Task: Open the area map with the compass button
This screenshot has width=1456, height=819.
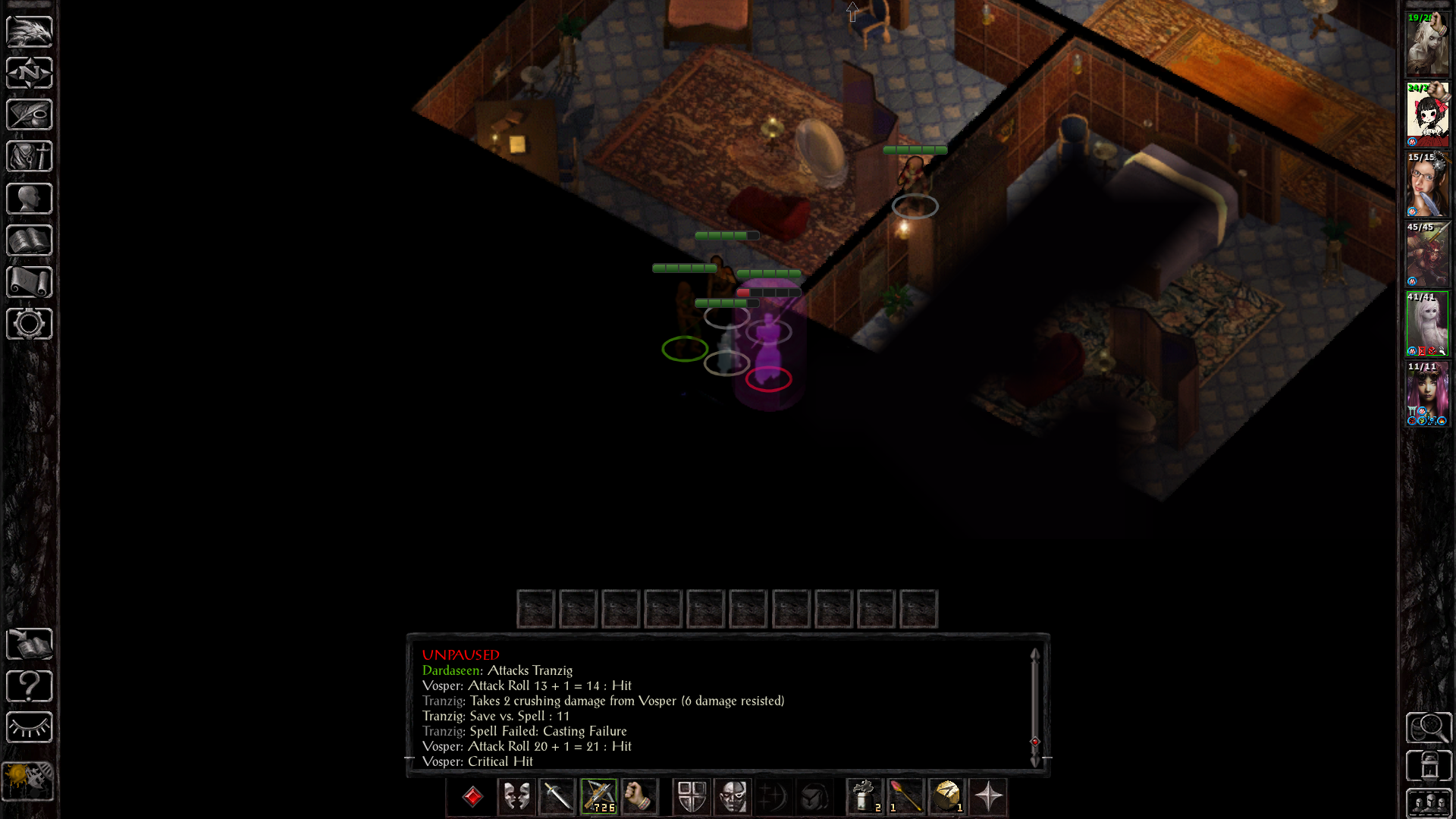Action: pos(30,73)
